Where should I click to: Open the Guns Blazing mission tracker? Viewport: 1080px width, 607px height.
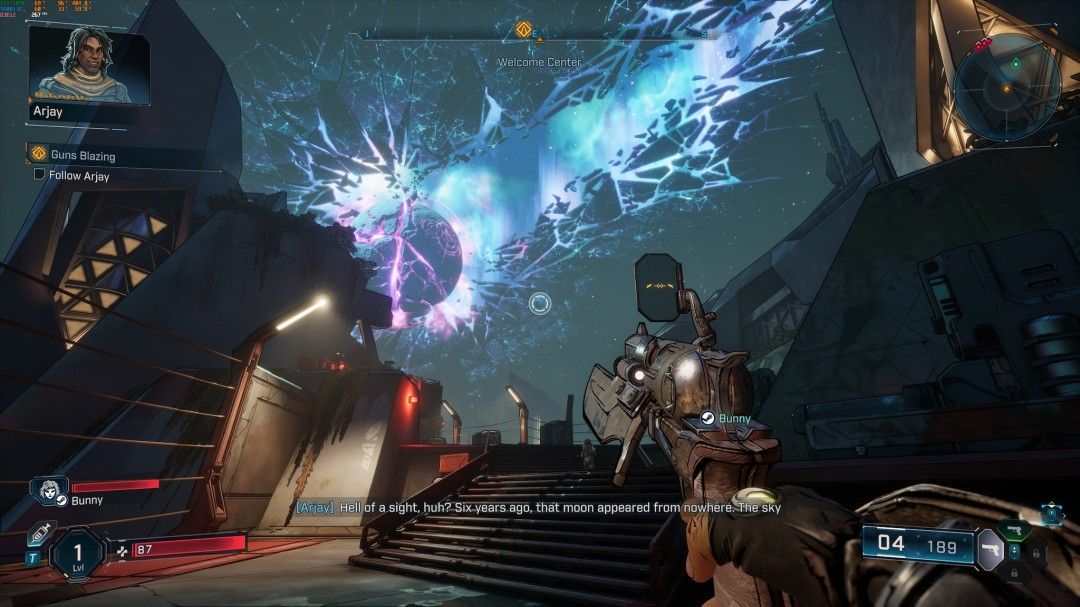pos(82,156)
